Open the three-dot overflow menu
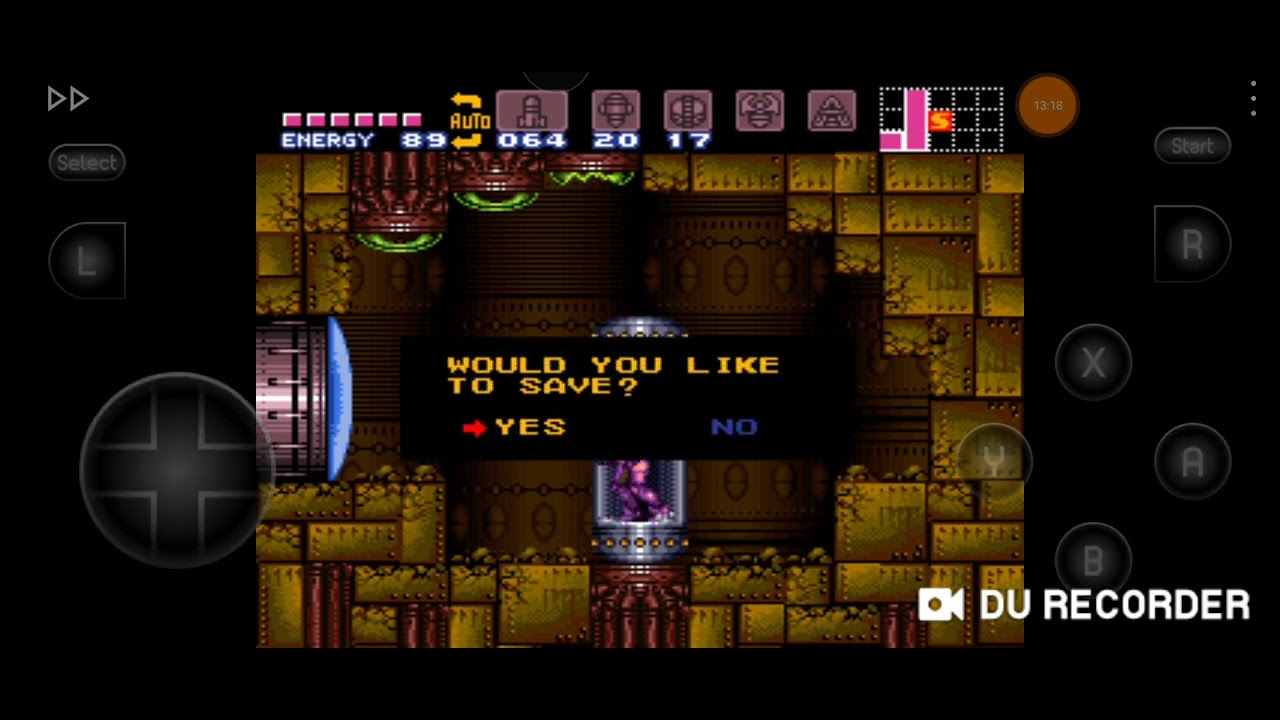Viewport: 1280px width, 720px height. (x=1253, y=99)
